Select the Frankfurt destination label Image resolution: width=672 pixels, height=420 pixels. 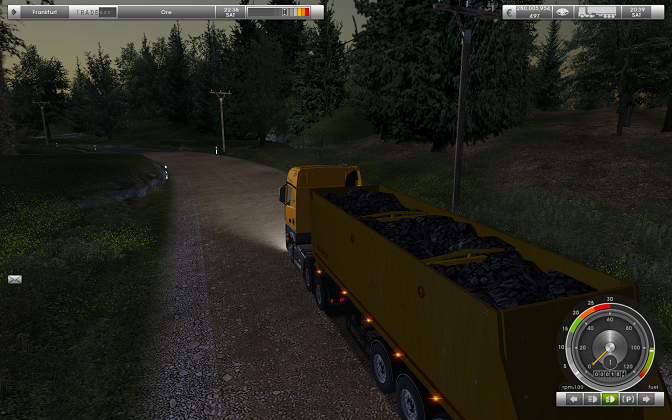pyautogui.click(x=44, y=12)
